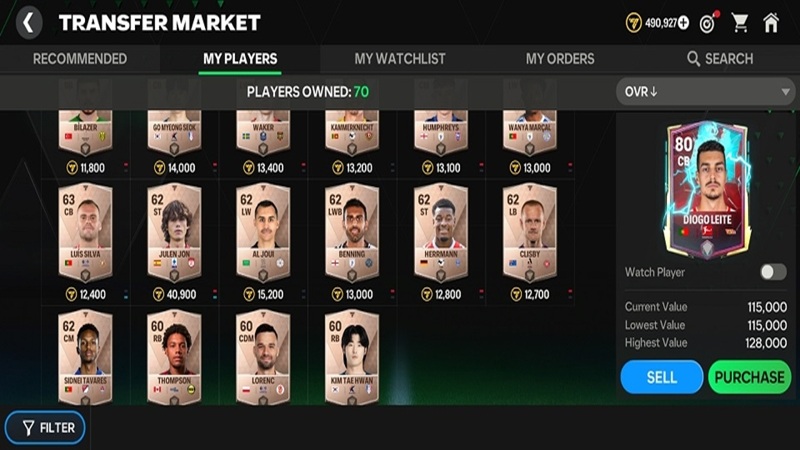Switch to the Recommended tab
The height and width of the screenshot is (450, 800).
point(80,59)
